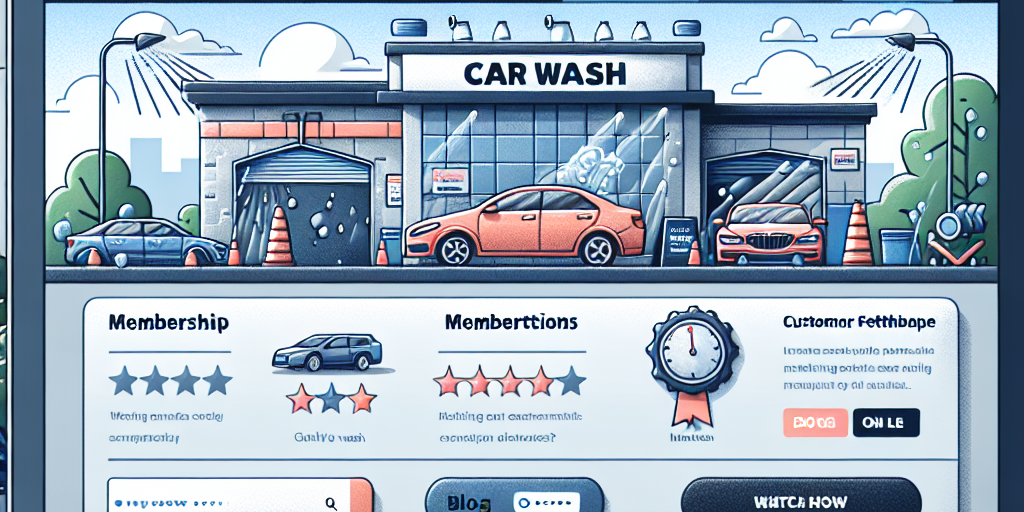Choose the dark navy button beside the pink one
This screenshot has width=1024, height=512.
point(885,422)
